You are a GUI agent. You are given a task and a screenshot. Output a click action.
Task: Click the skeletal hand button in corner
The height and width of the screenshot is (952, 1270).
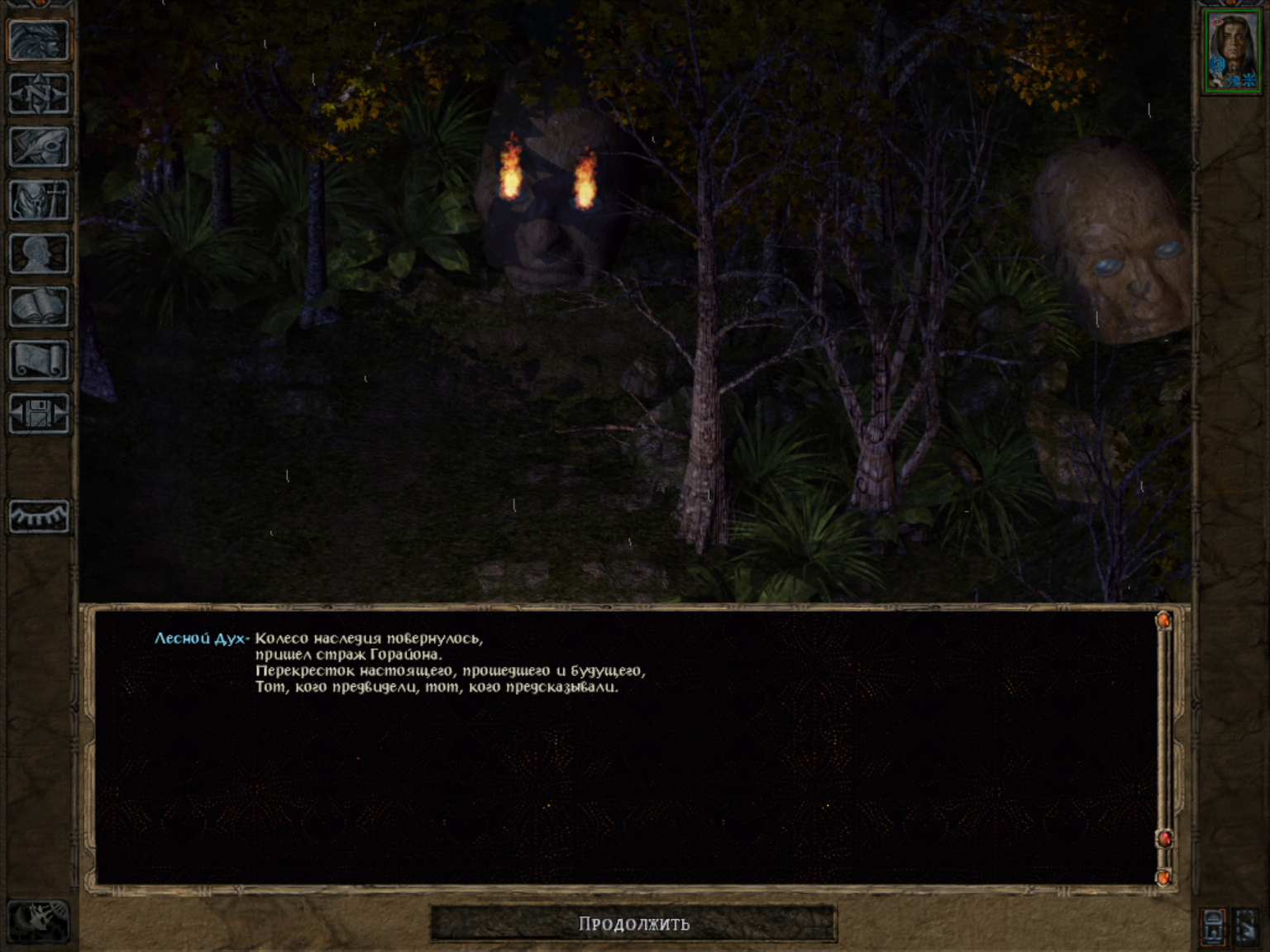click(38, 921)
